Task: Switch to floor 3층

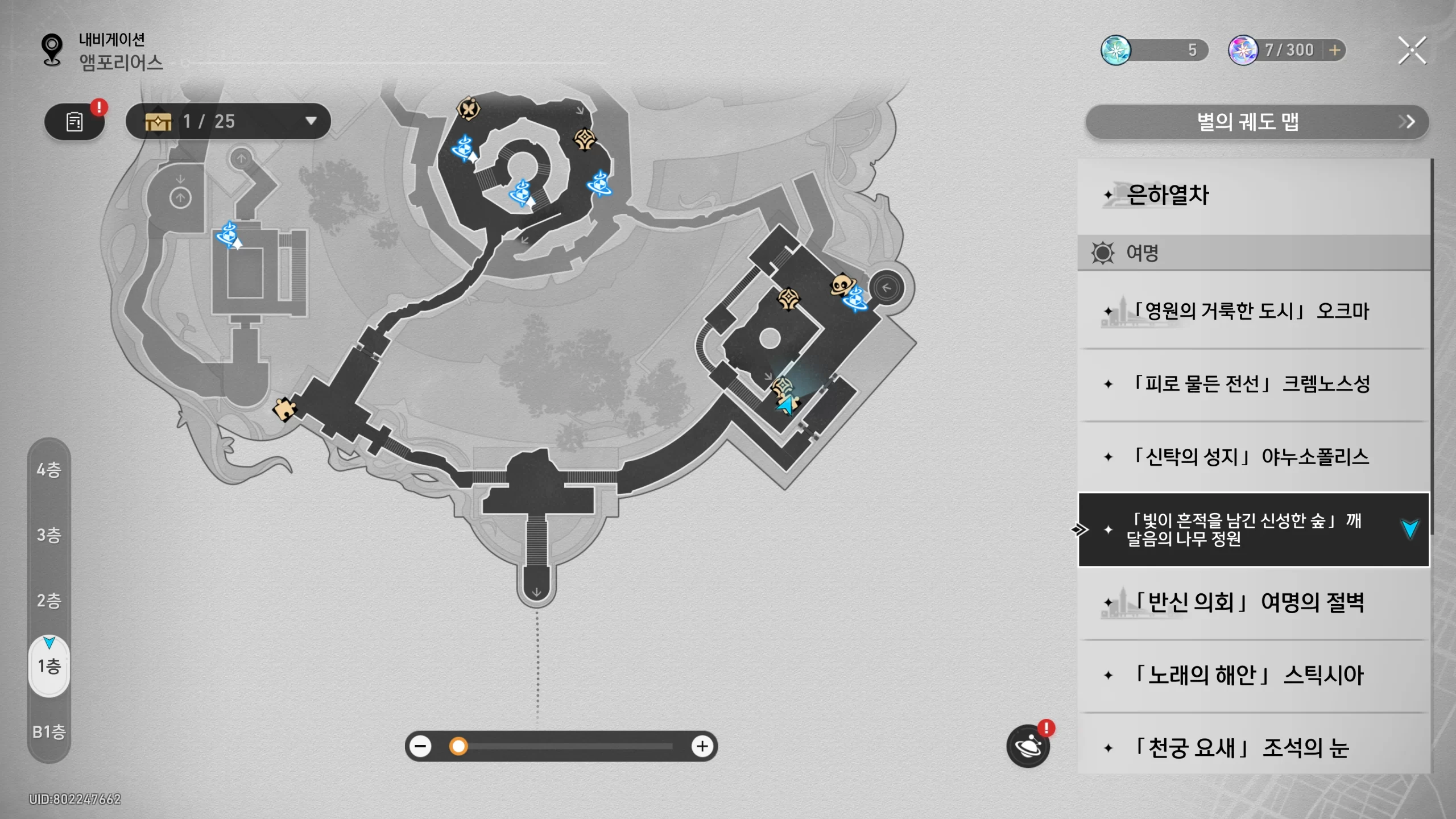Action: (x=49, y=535)
